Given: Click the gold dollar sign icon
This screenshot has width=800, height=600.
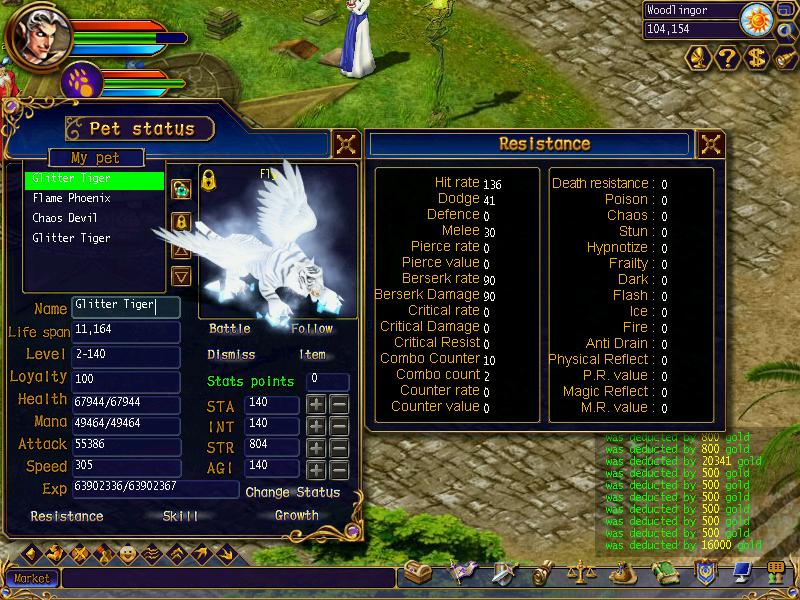Looking at the screenshot, I should (x=757, y=59).
